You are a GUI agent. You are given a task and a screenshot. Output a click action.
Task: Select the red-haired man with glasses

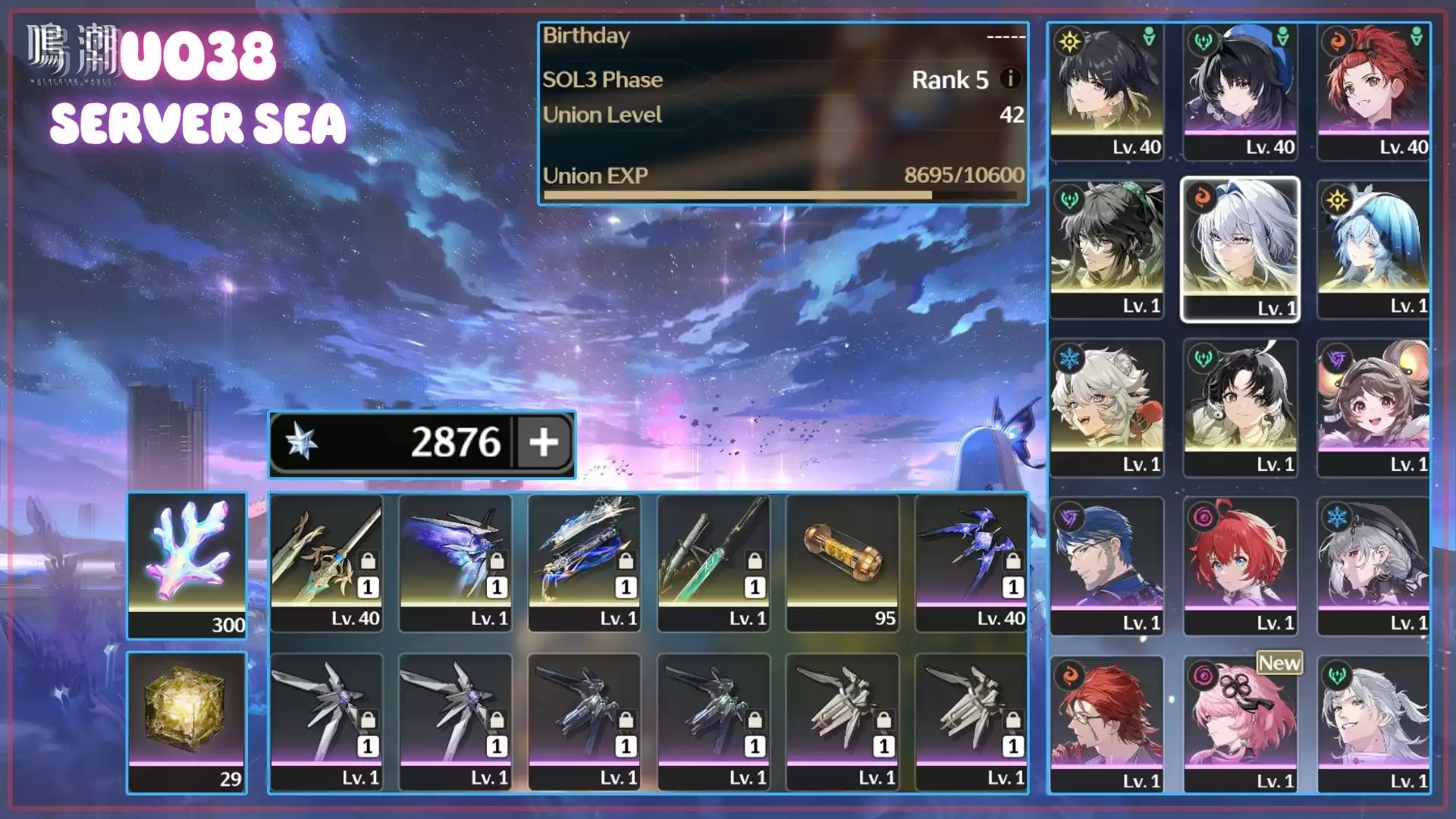1107,724
